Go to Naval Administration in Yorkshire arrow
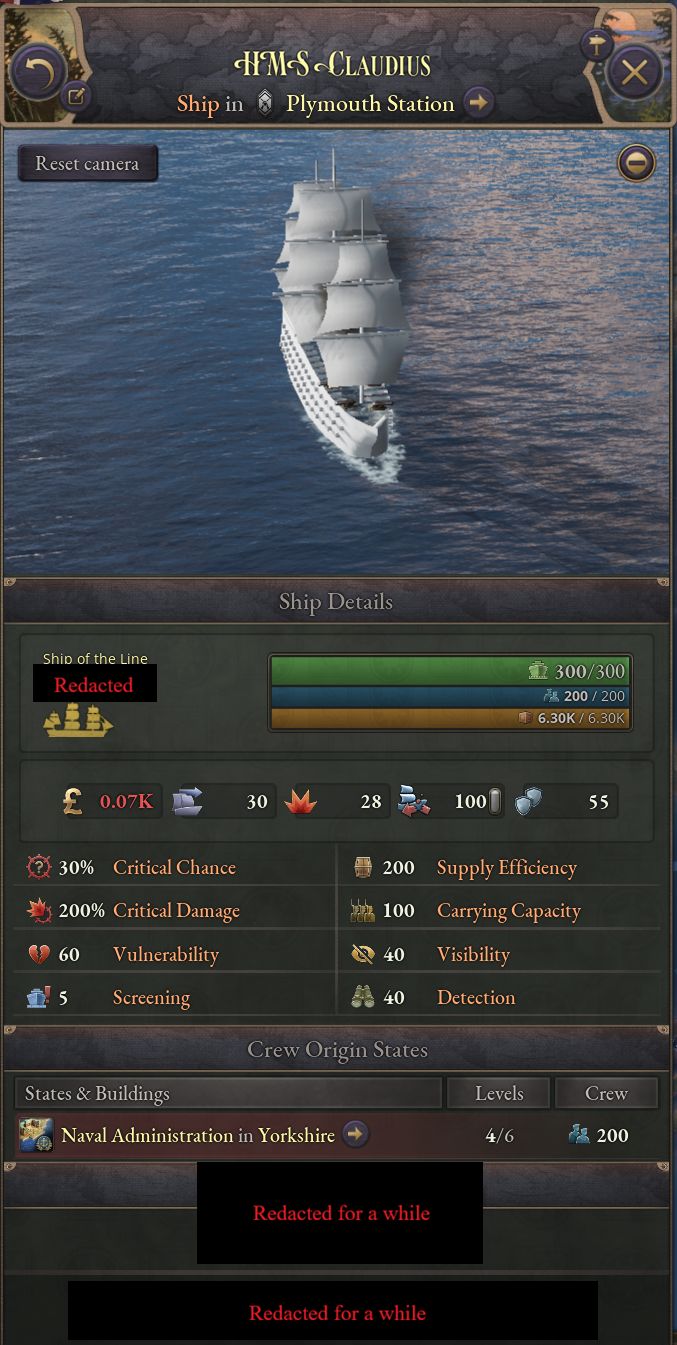Image resolution: width=677 pixels, height=1345 pixels. pyautogui.click(x=355, y=1135)
